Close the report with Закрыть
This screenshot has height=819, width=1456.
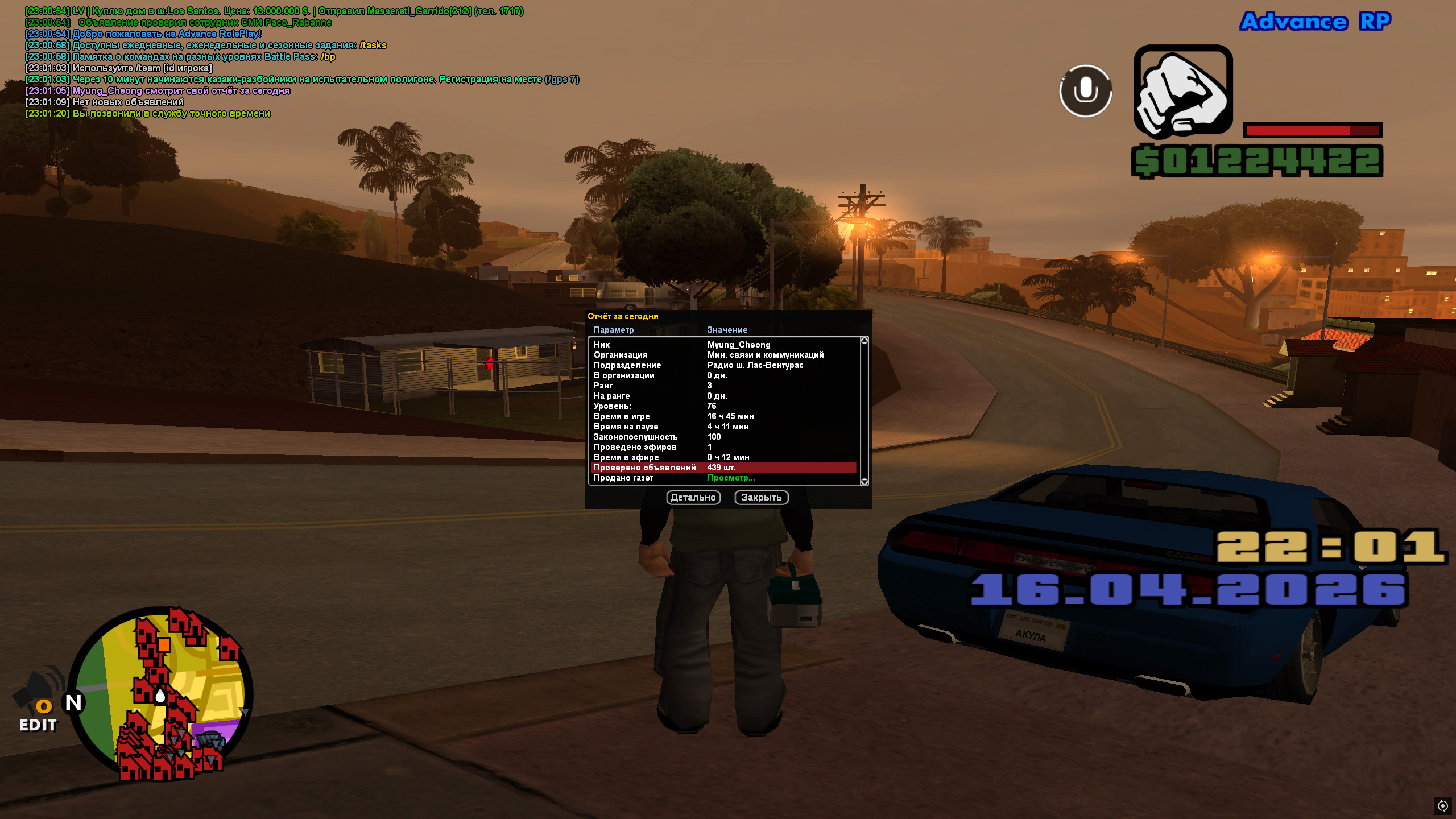point(761,498)
